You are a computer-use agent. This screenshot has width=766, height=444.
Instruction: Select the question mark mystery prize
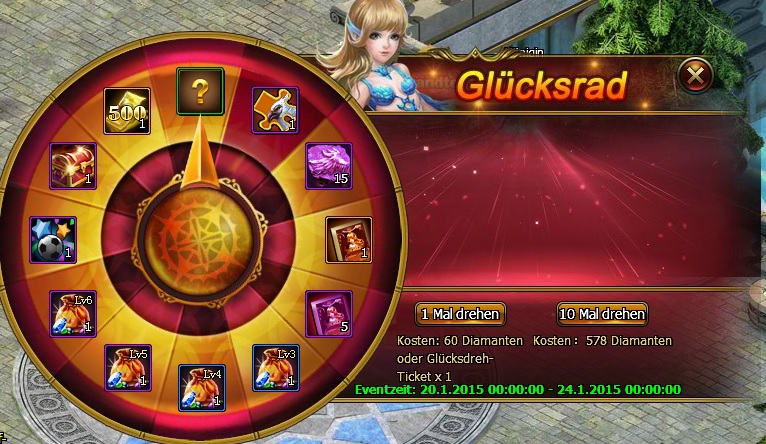(x=200, y=92)
